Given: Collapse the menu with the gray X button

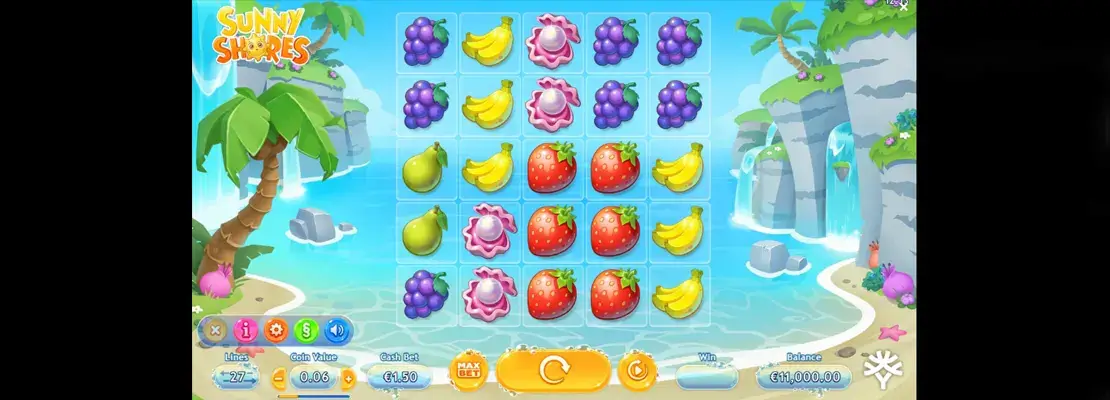Looking at the screenshot, I should [x=214, y=329].
